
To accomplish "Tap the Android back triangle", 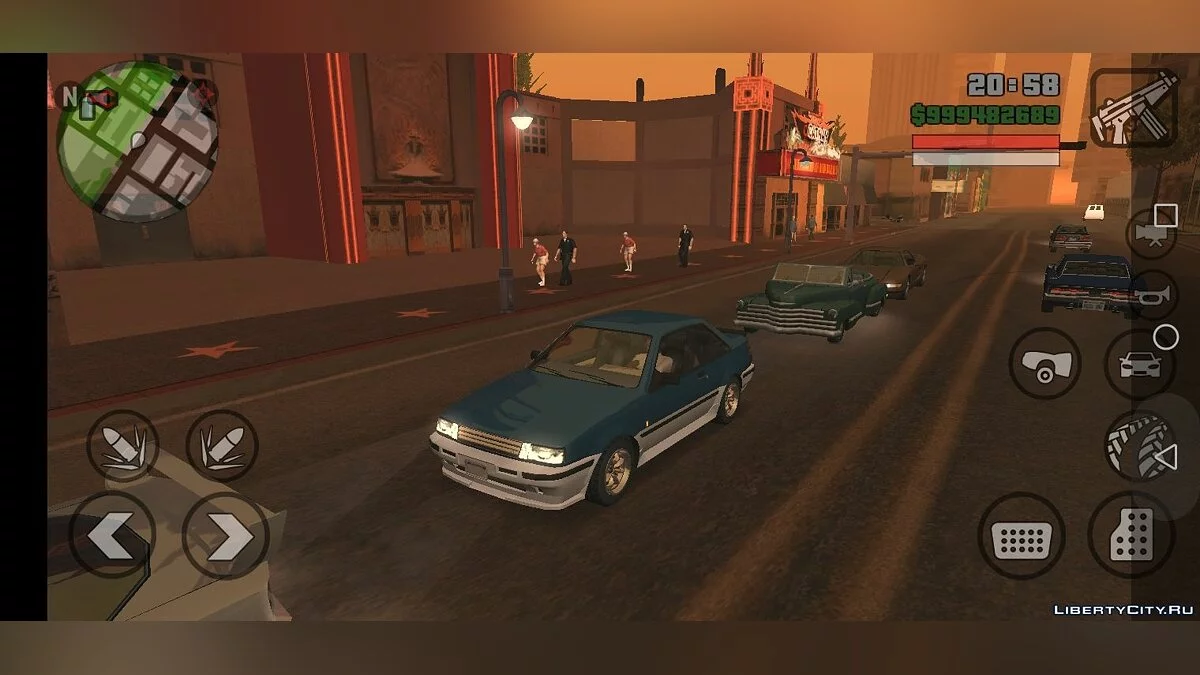I will (x=1166, y=458).
